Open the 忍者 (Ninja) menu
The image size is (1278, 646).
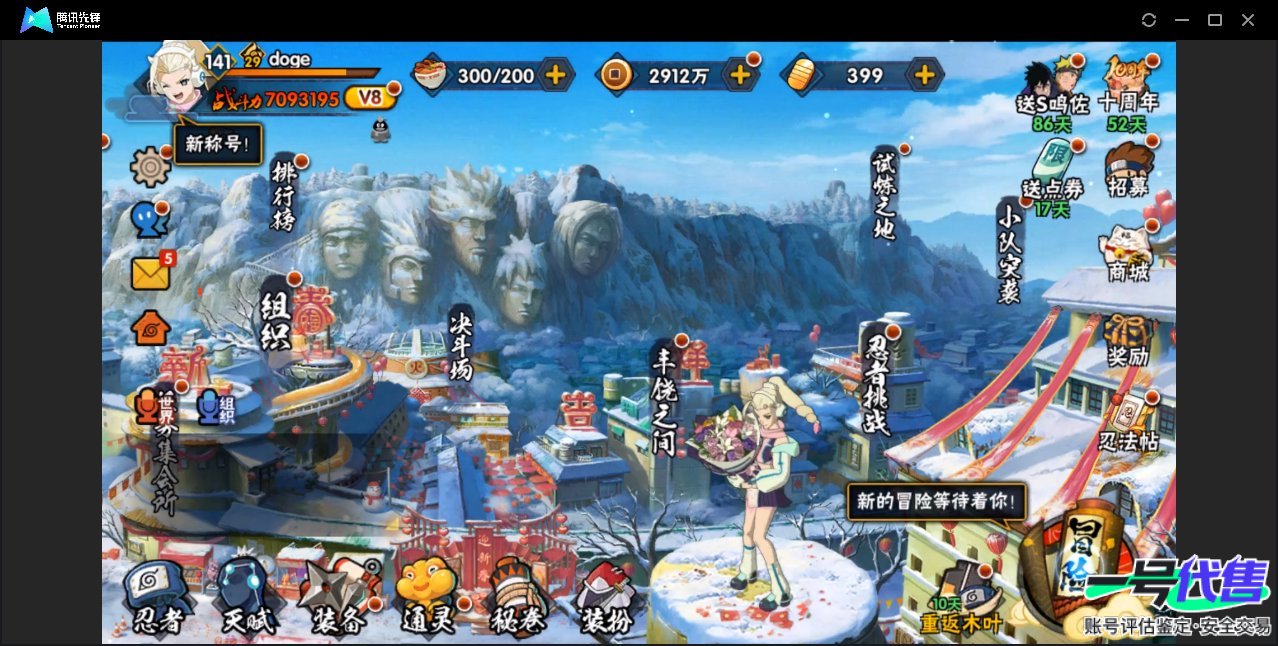click(x=157, y=598)
